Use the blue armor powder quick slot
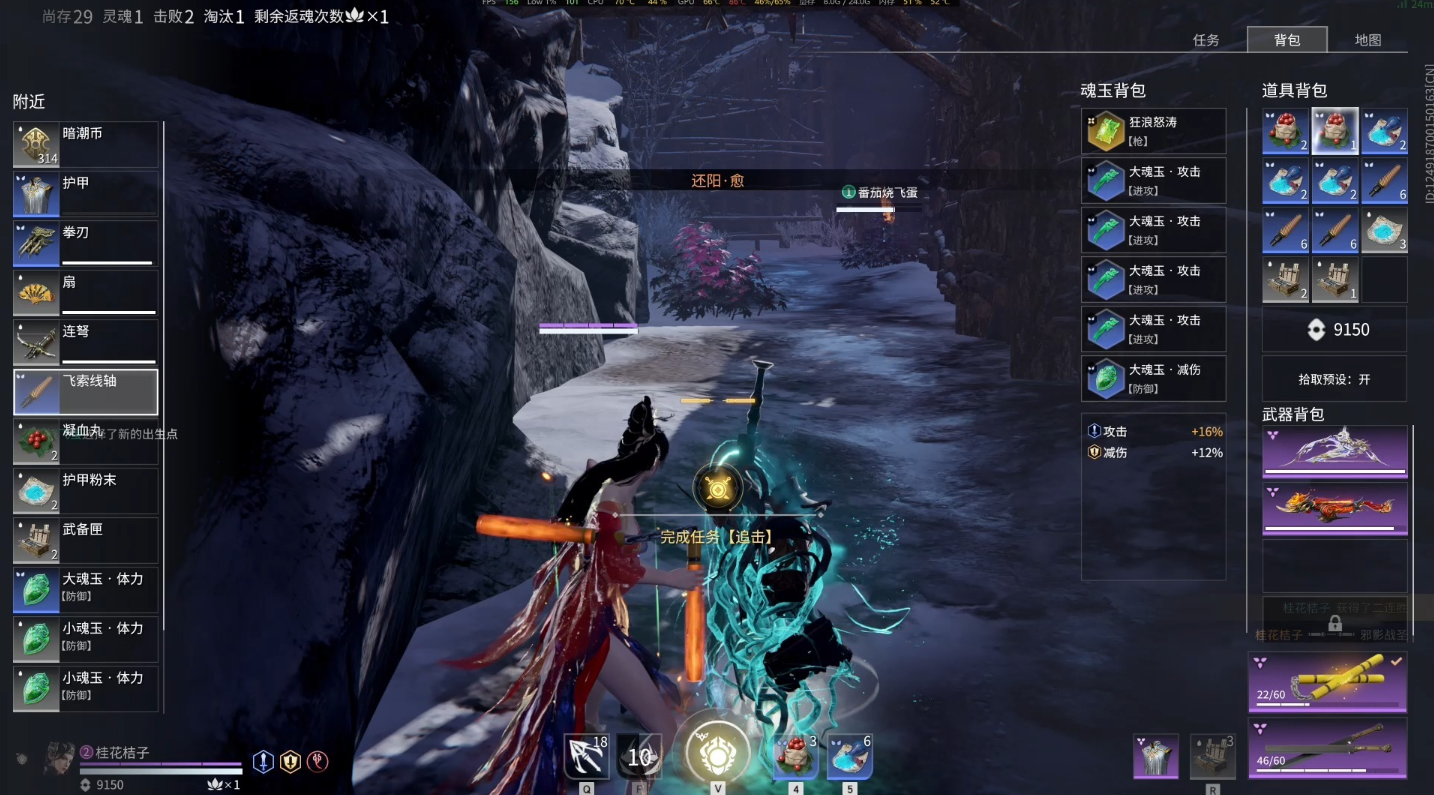This screenshot has height=795, width=1434. pos(849,757)
